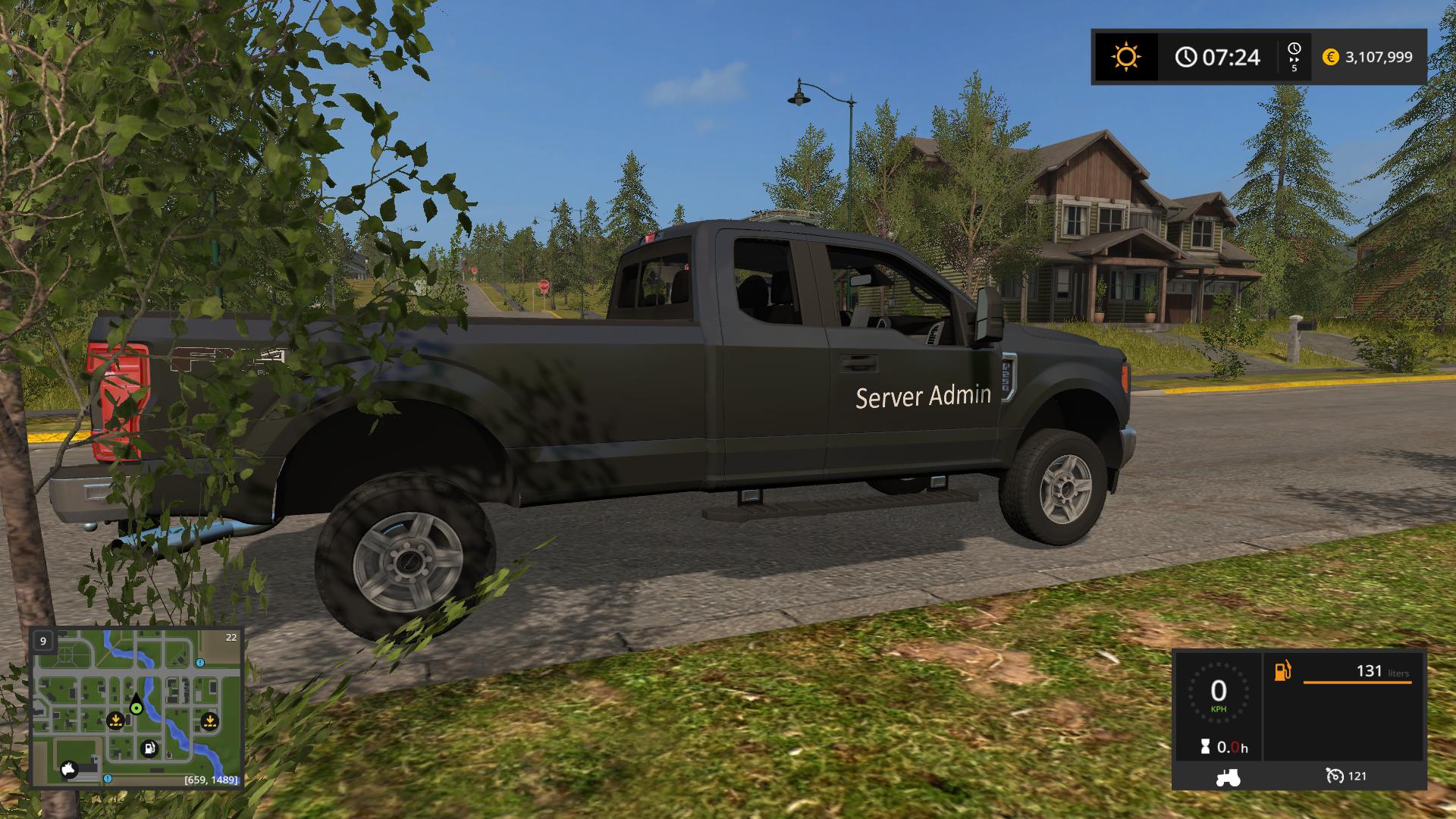Select the fuel station marker on minimap

point(150,748)
